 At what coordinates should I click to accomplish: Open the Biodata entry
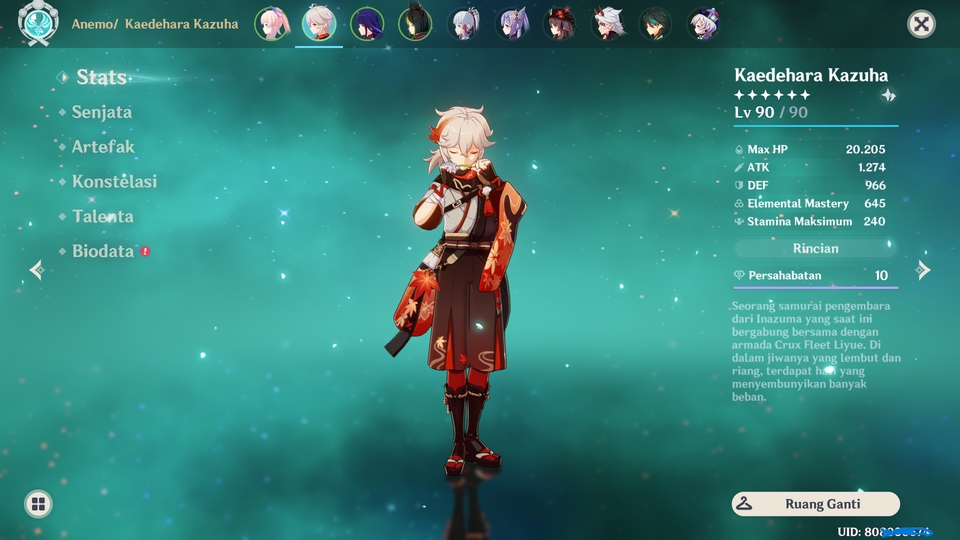[102, 252]
